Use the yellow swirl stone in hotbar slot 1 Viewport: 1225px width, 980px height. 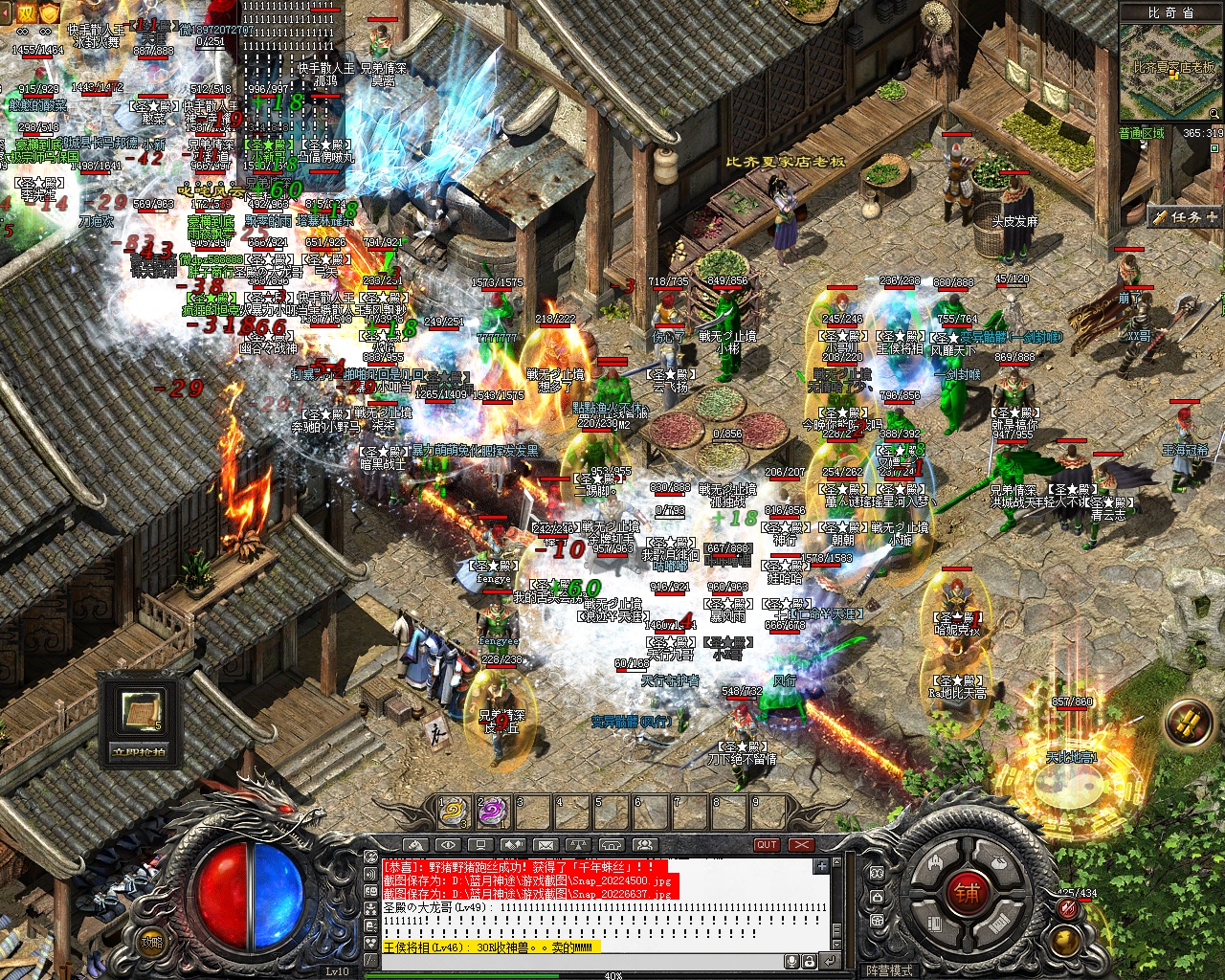pyautogui.click(x=453, y=813)
